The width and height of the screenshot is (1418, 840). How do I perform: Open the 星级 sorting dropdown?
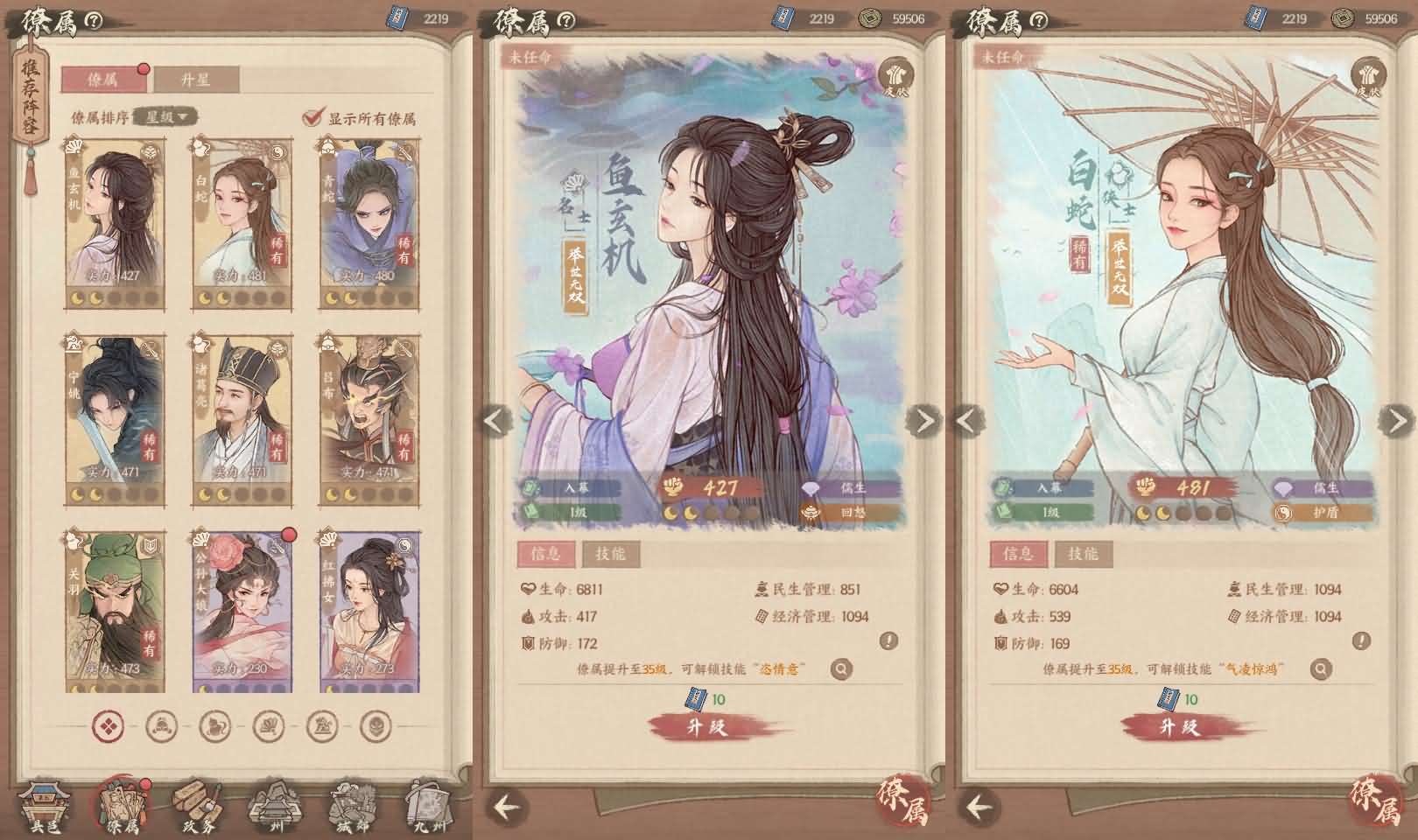(x=162, y=115)
